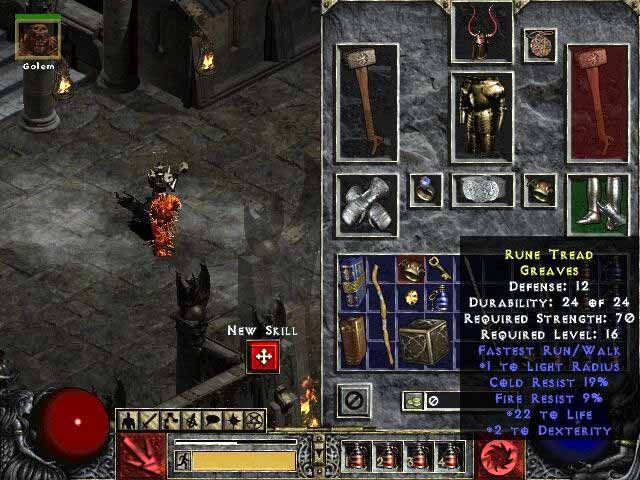The width and height of the screenshot is (640, 480).
Task: Toggle the run/walk running figure button
Action: 182,460
